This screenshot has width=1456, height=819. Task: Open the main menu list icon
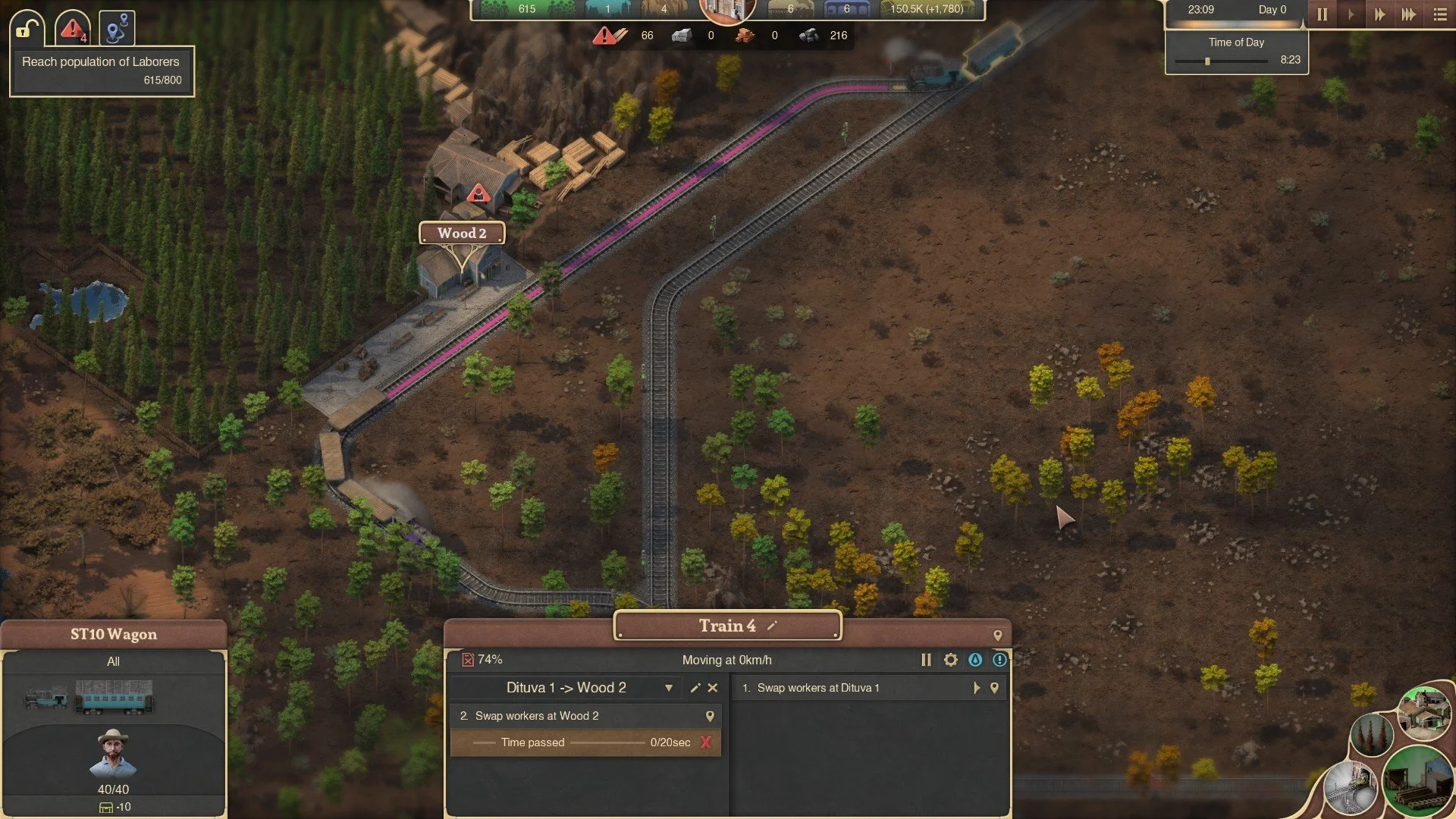pyautogui.click(x=1440, y=14)
